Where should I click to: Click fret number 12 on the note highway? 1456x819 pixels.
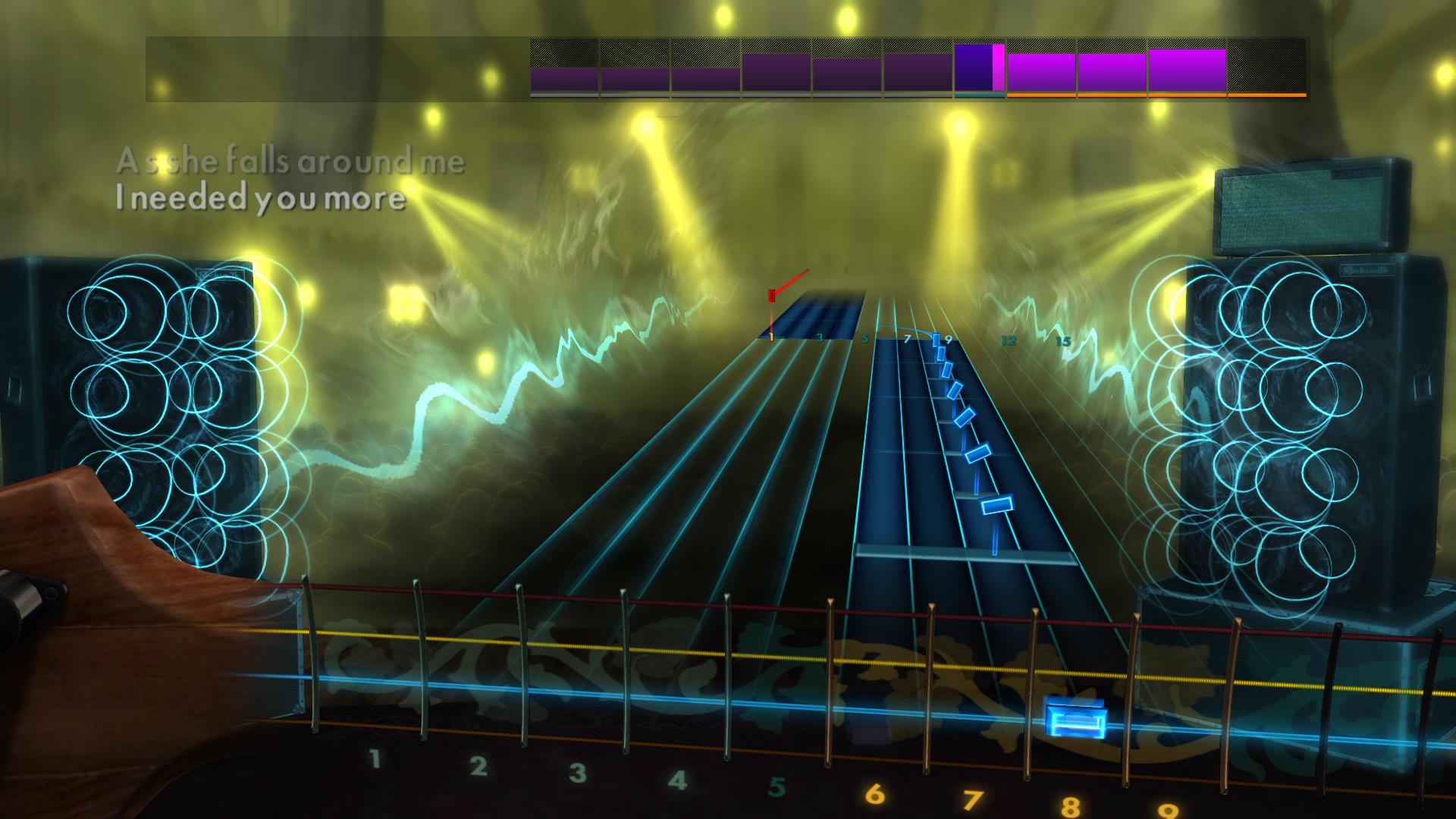[x=1009, y=340]
